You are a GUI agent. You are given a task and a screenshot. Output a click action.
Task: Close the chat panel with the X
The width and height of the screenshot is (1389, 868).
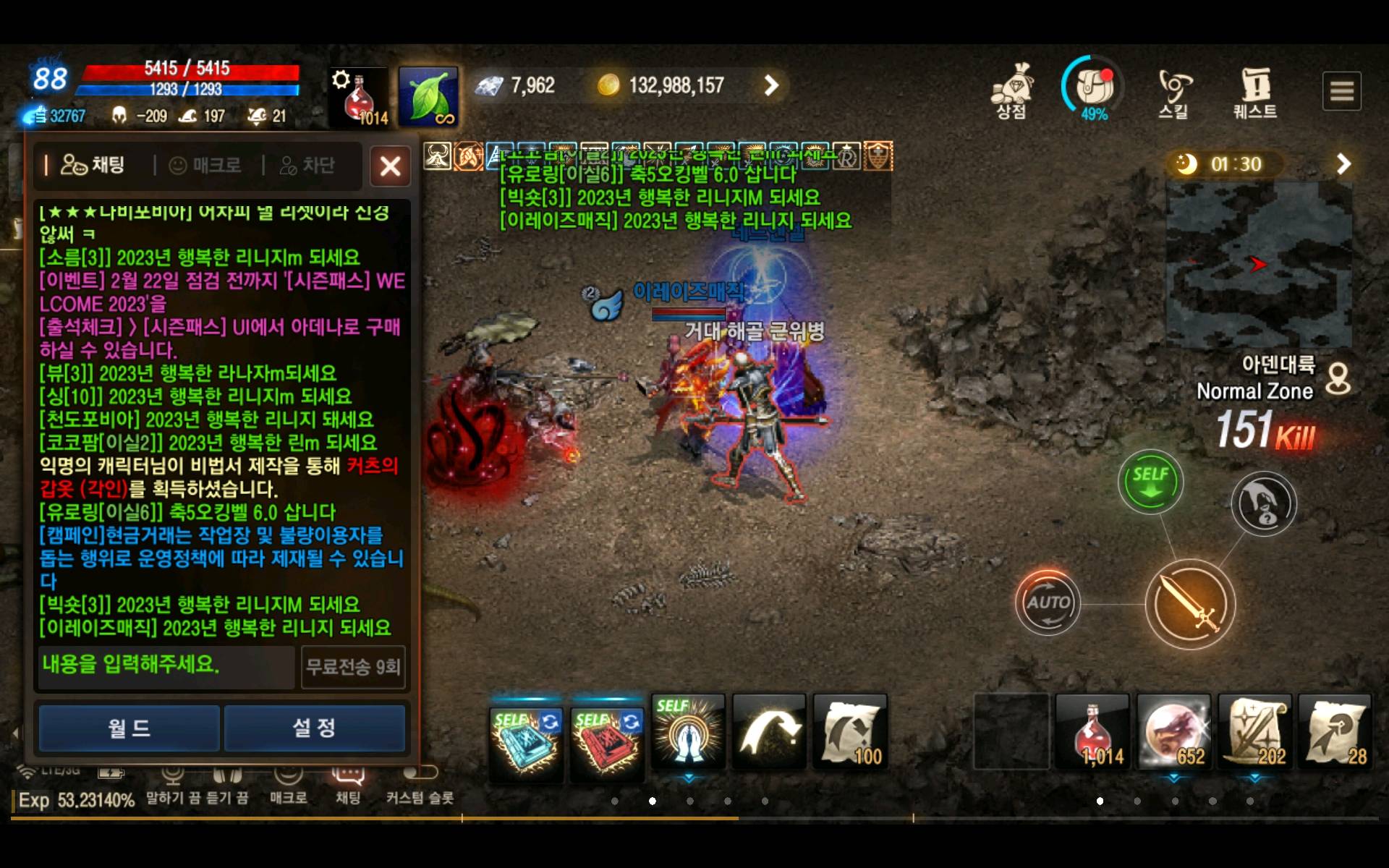pyautogui.click(x=390, y=167)
